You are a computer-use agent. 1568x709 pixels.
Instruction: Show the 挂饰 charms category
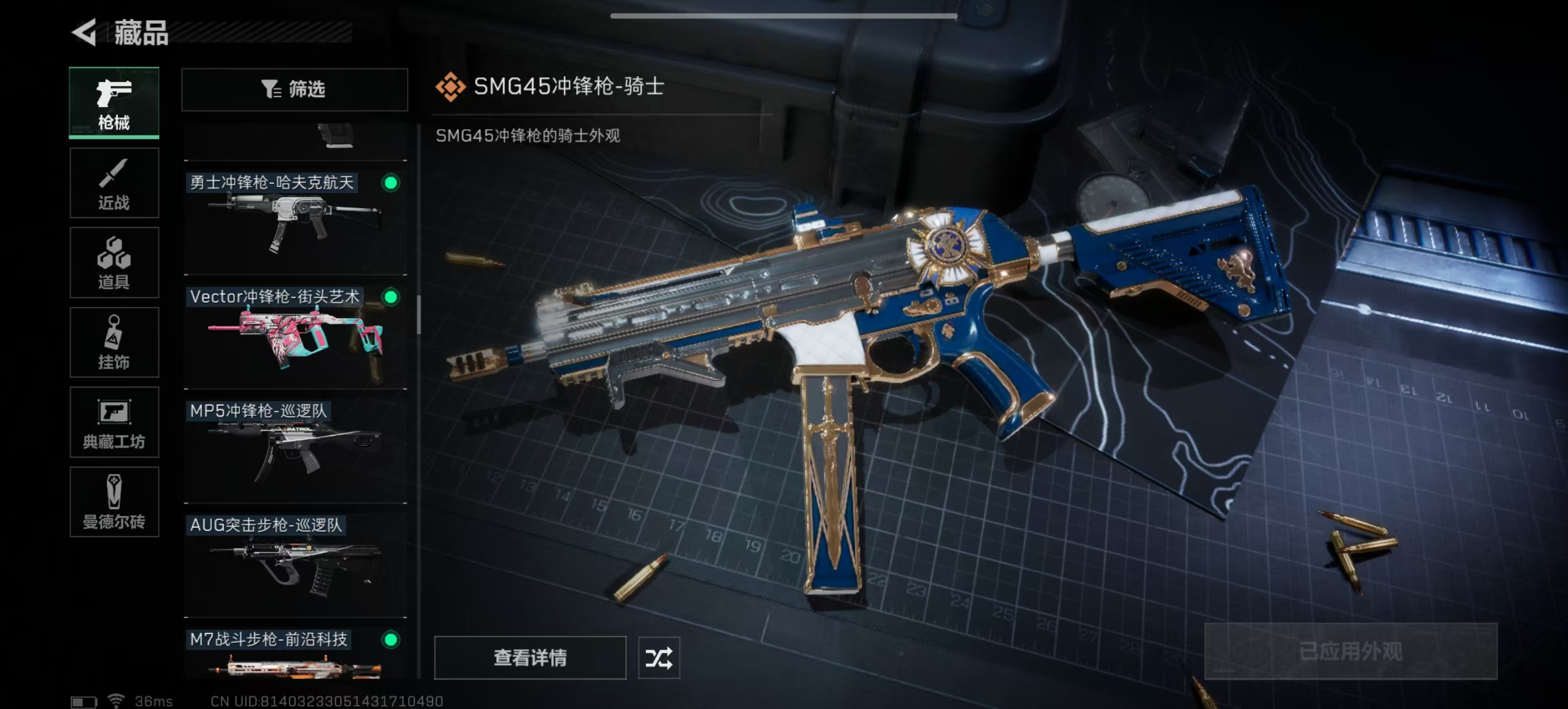(x=114, y=342)
